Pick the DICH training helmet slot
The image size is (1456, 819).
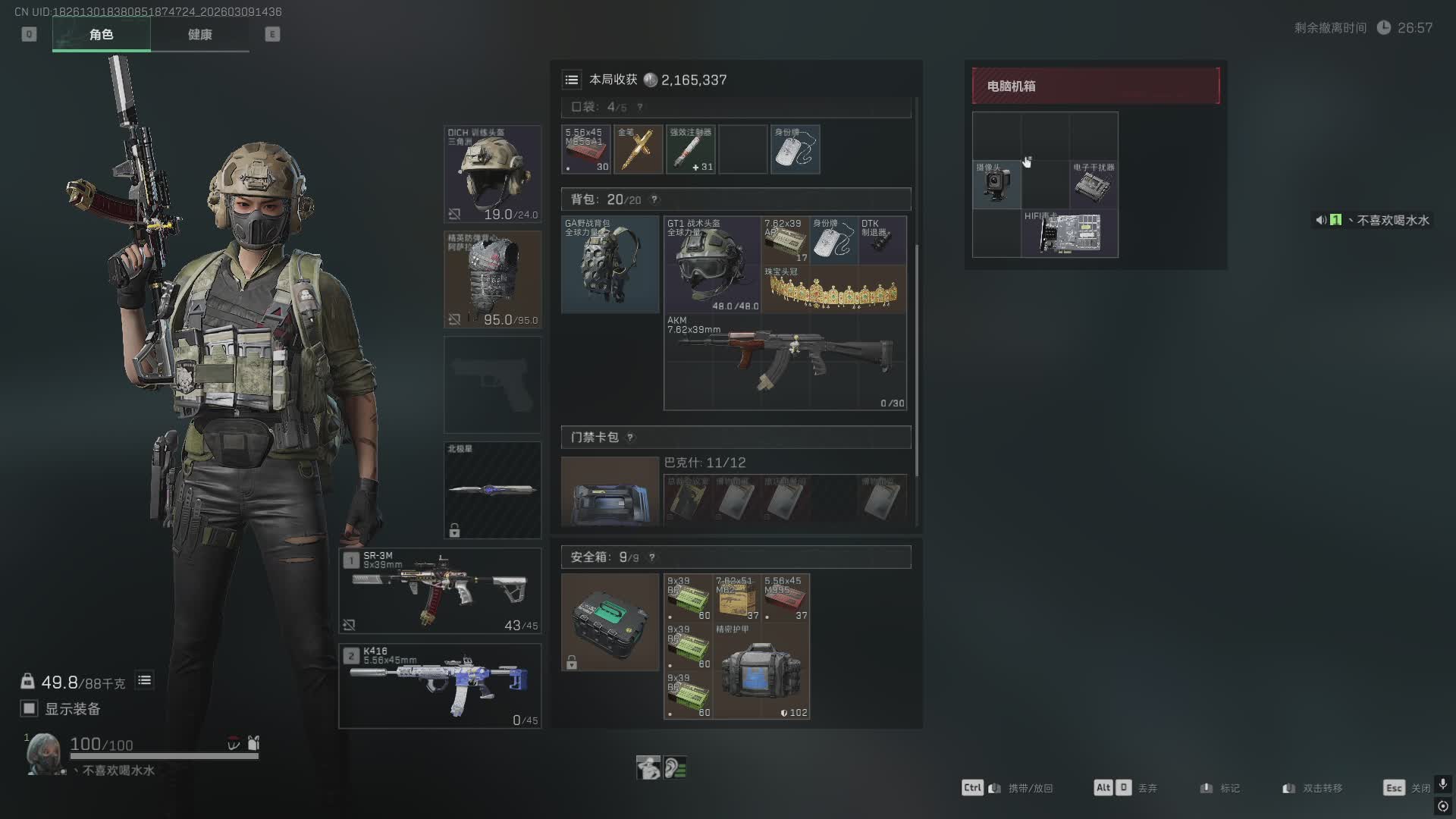(492, 174)
